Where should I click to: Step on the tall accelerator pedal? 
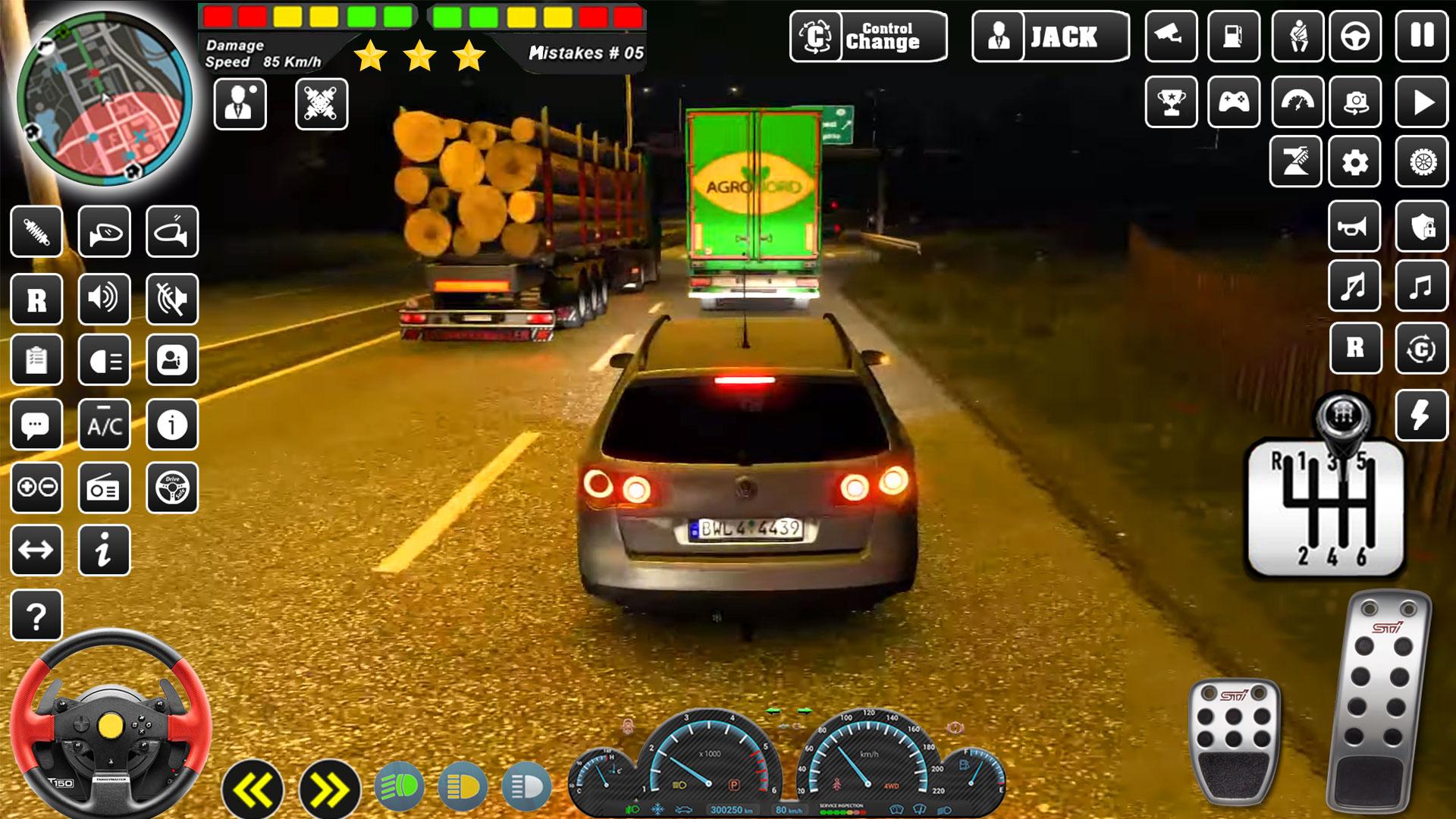pyautogui.click(x=1378, y=701)
